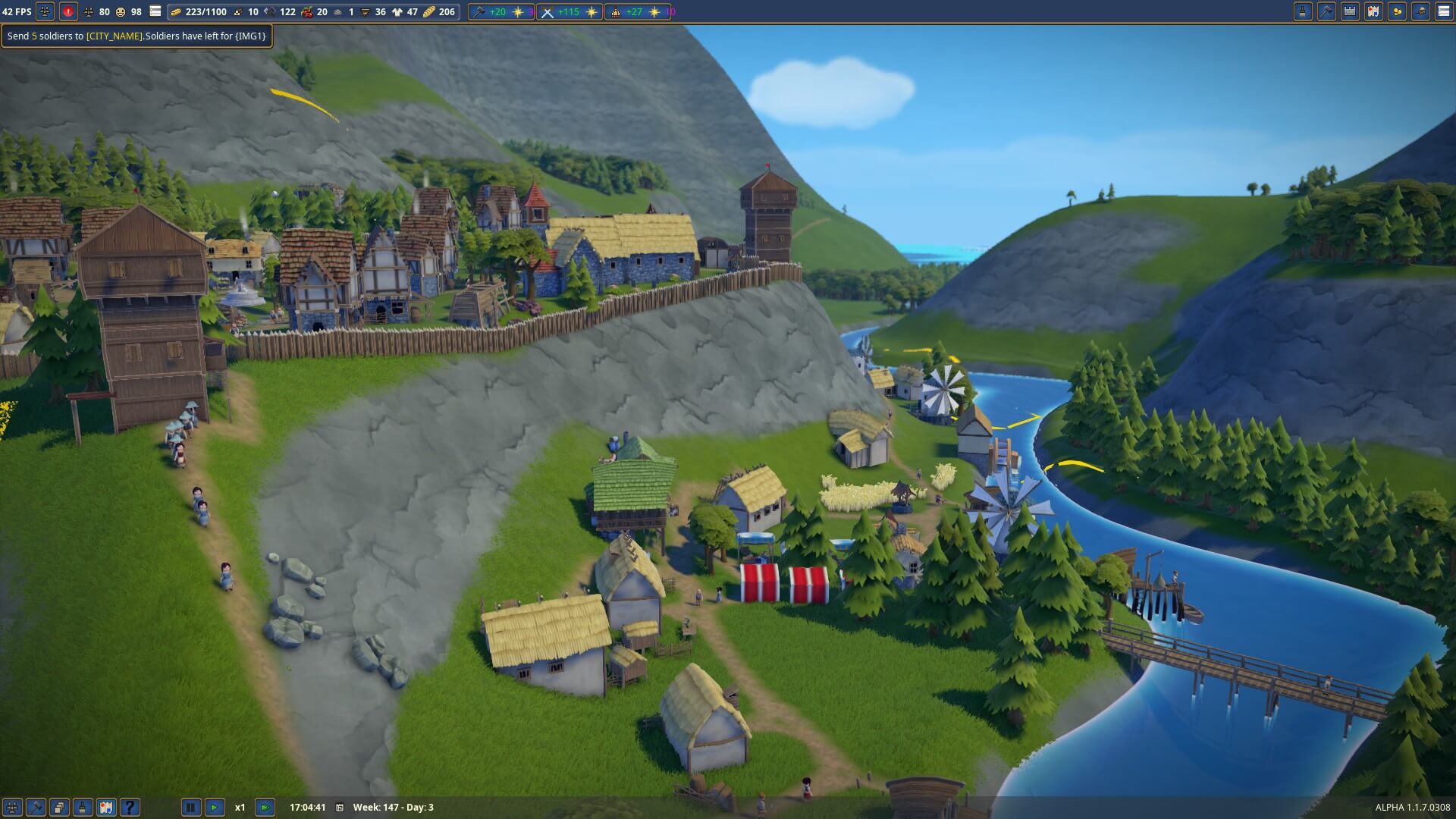
Task: Open the gold coins economy panel
Action: click(x=1397, y=11)
